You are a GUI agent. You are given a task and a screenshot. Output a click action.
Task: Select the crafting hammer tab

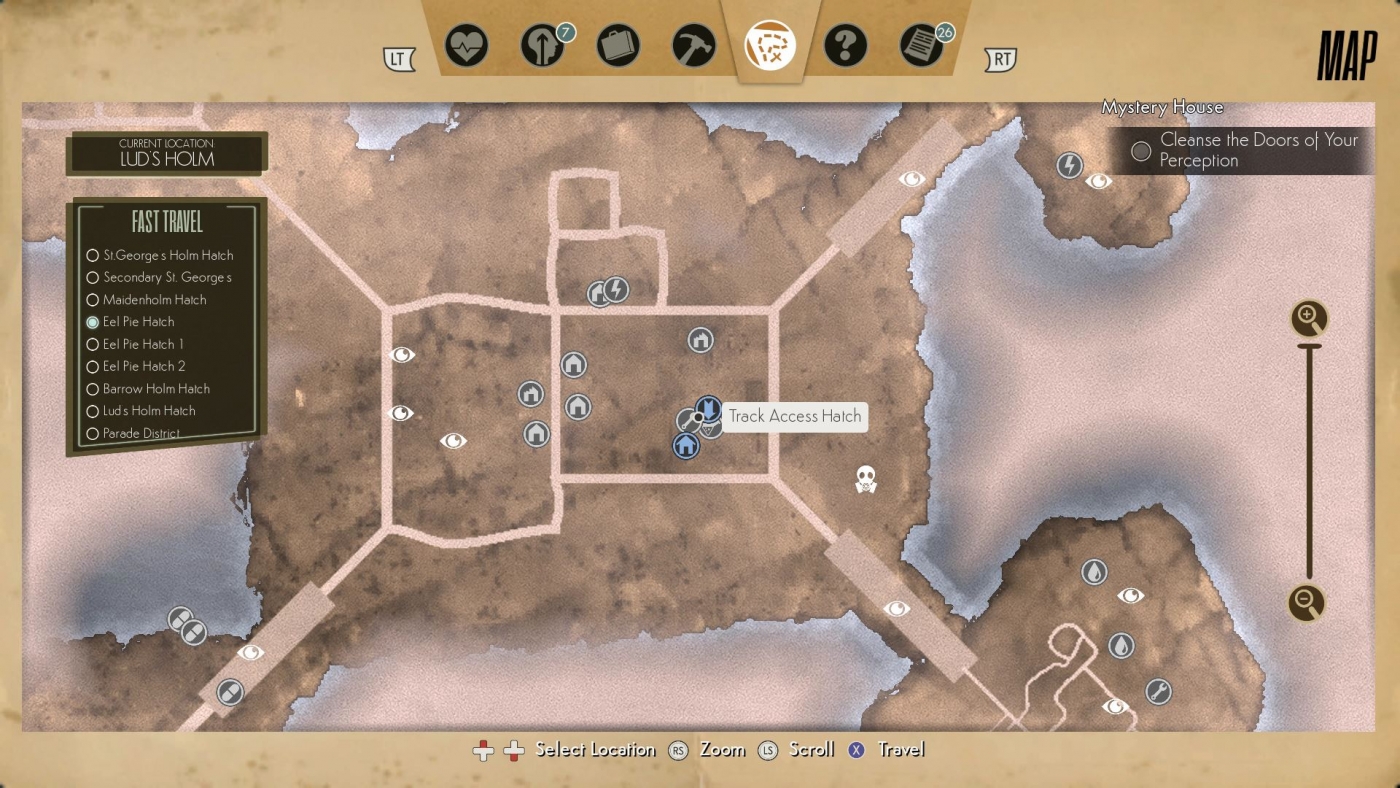coord(694,46)
